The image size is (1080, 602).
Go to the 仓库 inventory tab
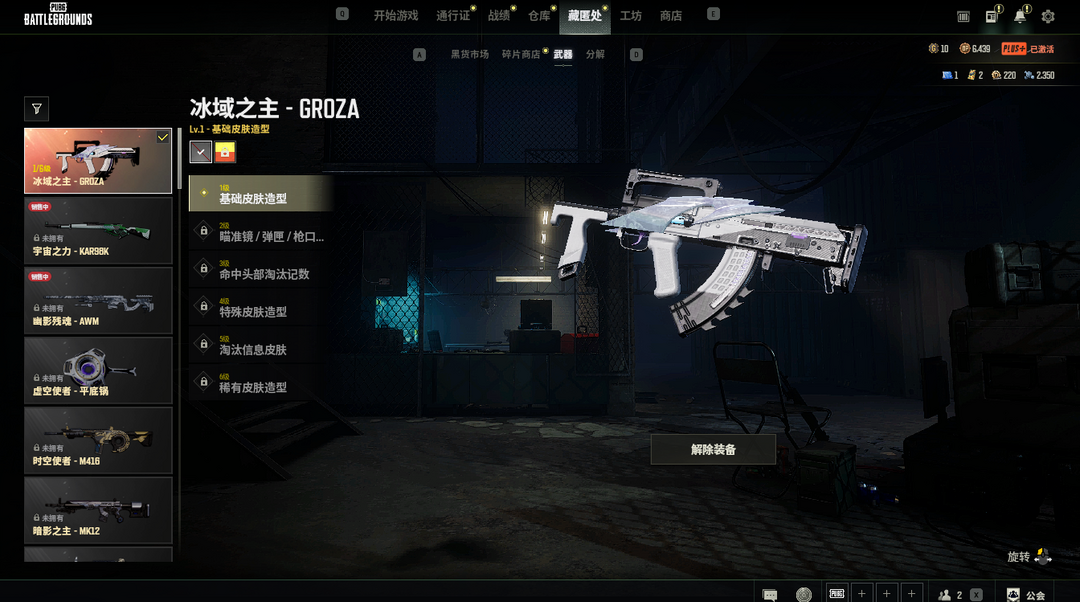click(539, 16)
